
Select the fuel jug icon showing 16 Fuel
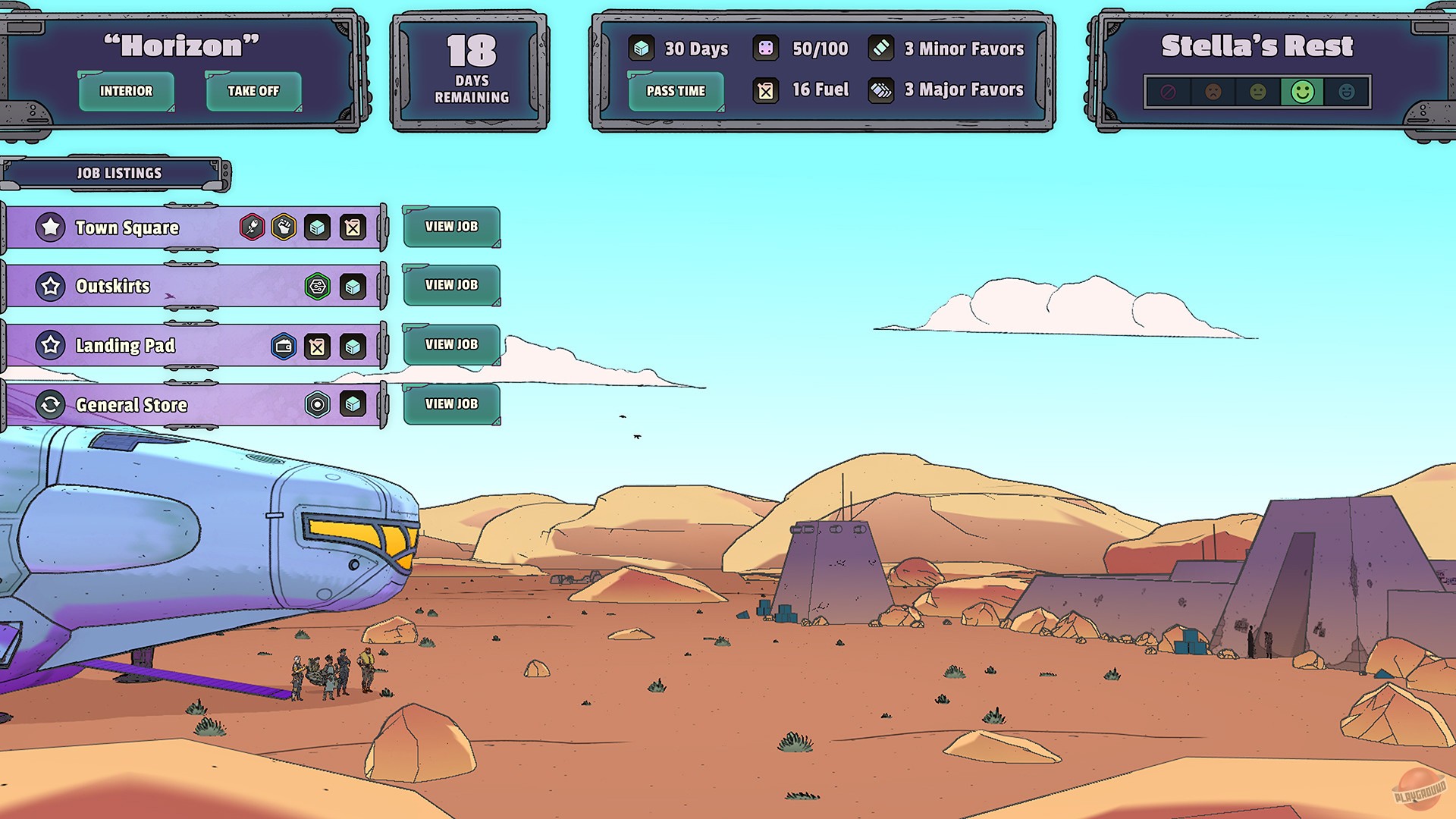point(767,89)
